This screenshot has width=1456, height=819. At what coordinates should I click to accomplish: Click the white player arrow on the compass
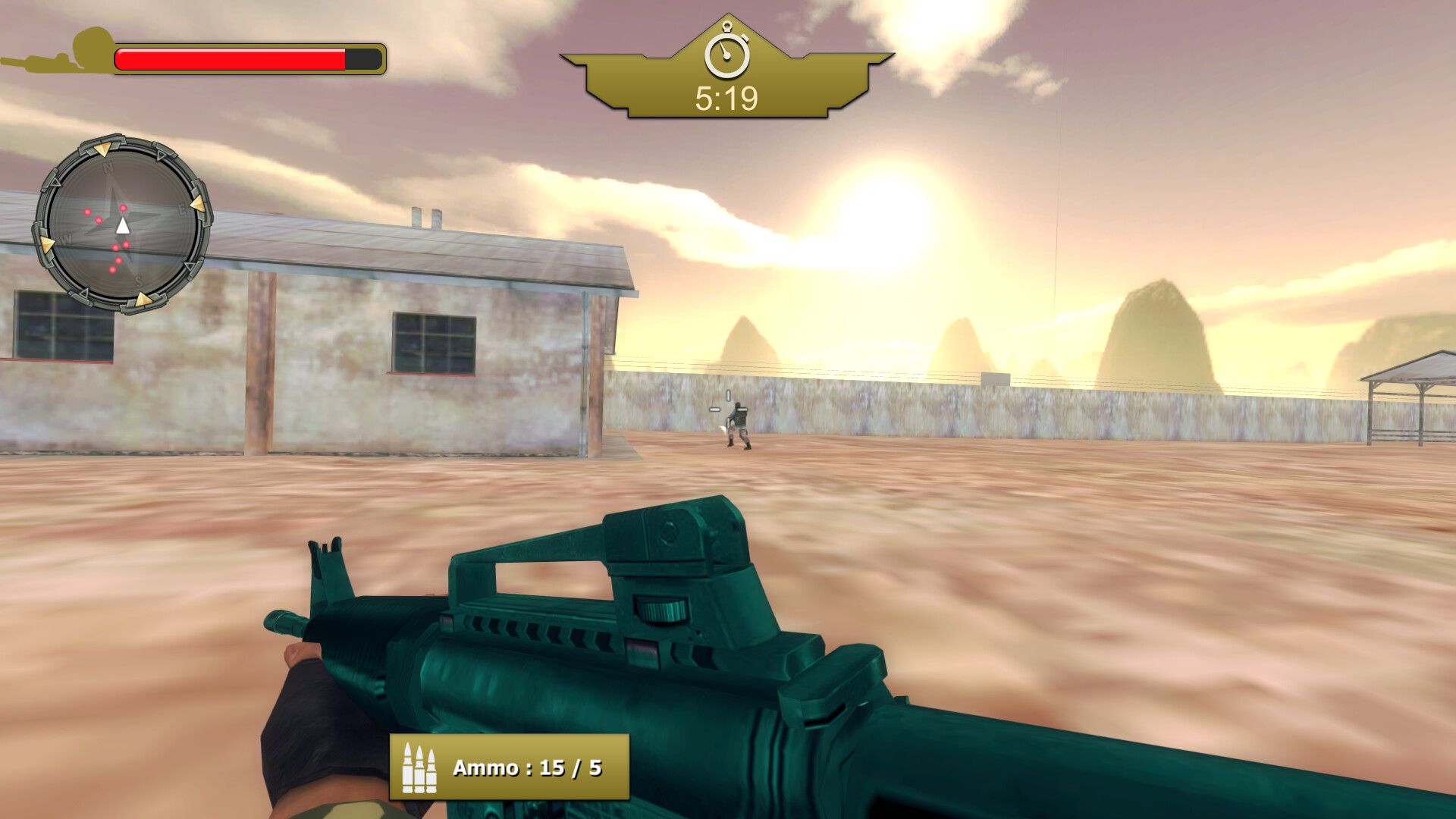tap(123, 227)
